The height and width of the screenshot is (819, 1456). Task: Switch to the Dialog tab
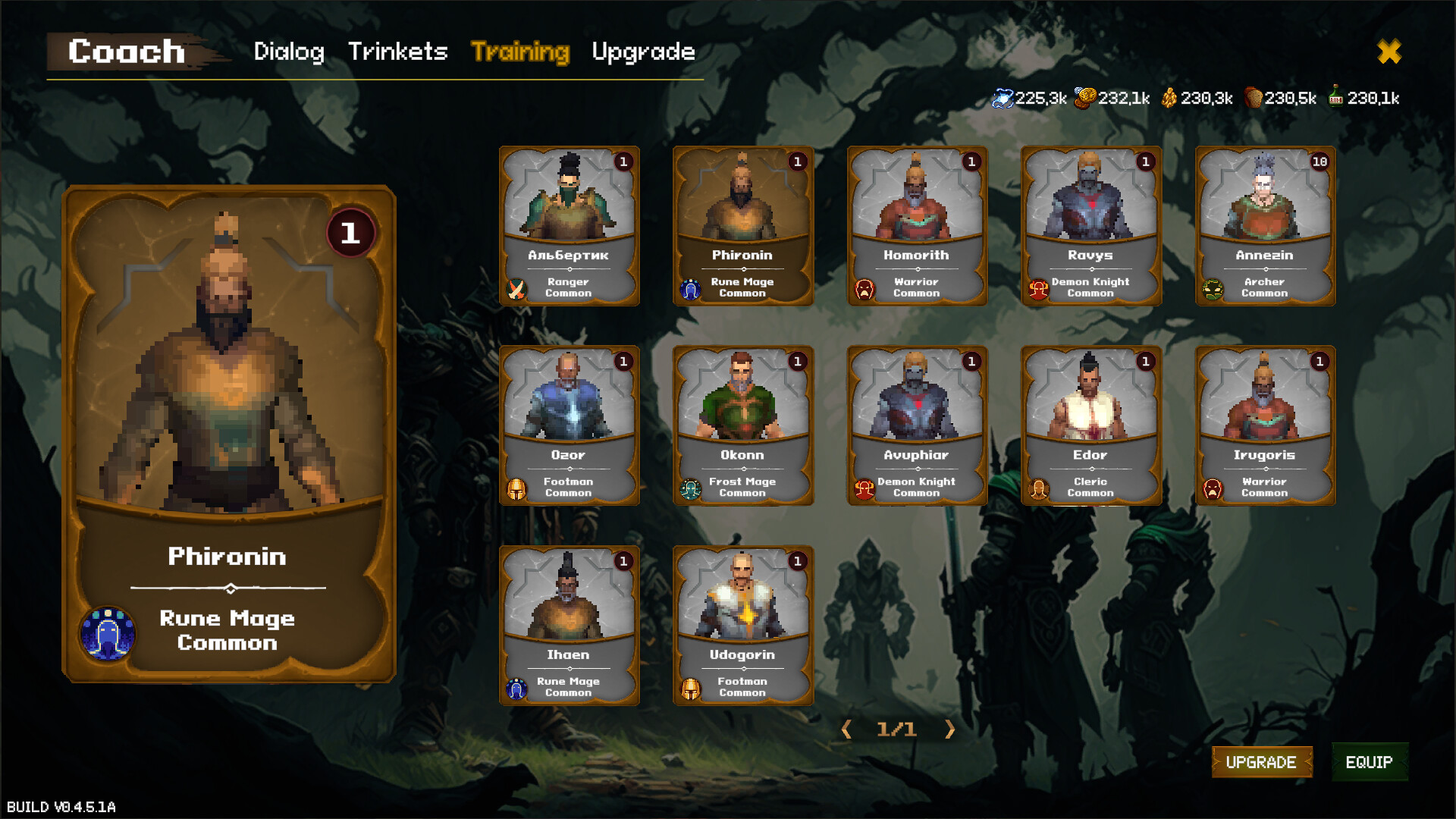(x=290, y=52)
